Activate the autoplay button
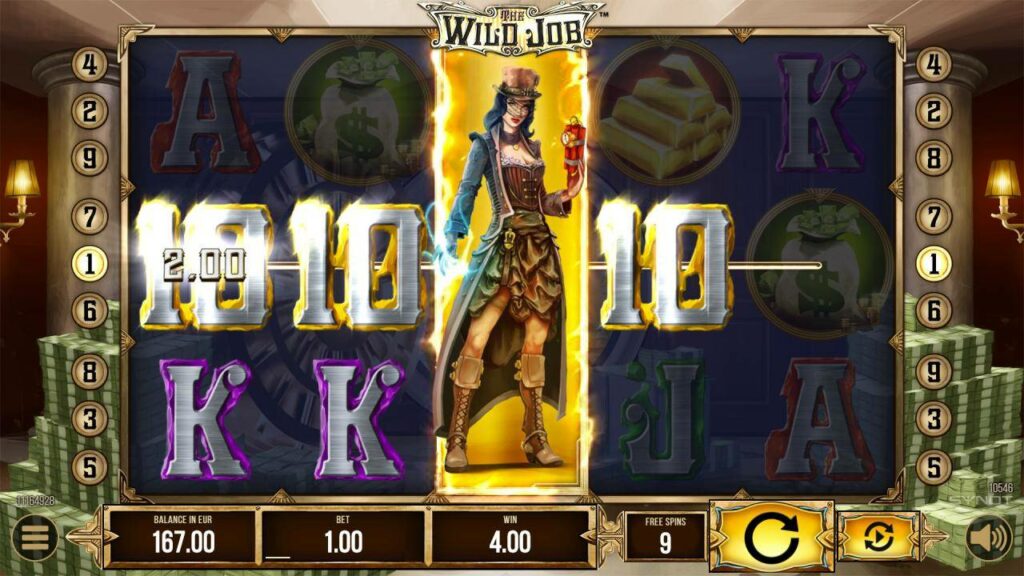Viewport: 1024px width, 576px height. pyautogui.click(x=878, y=537)
